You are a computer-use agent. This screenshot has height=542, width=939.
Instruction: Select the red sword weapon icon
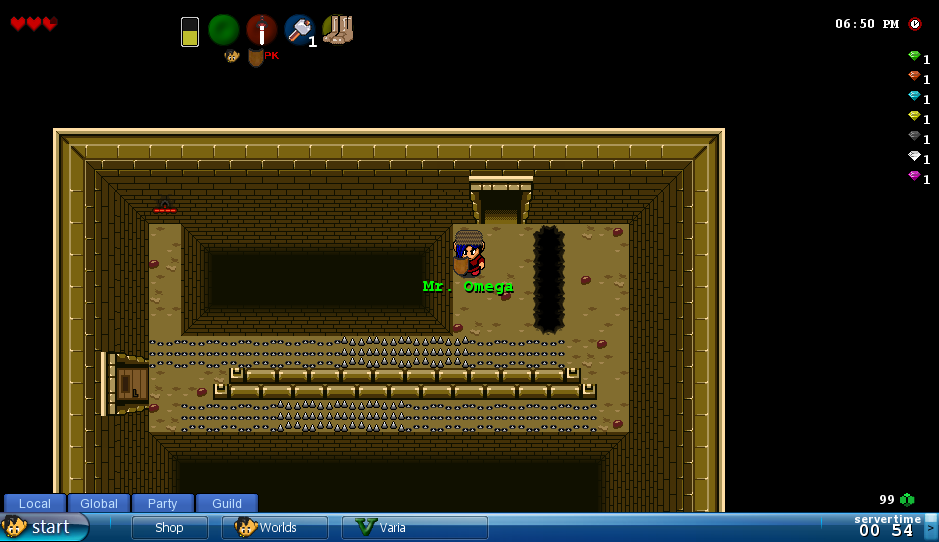[x=262, y=30]
